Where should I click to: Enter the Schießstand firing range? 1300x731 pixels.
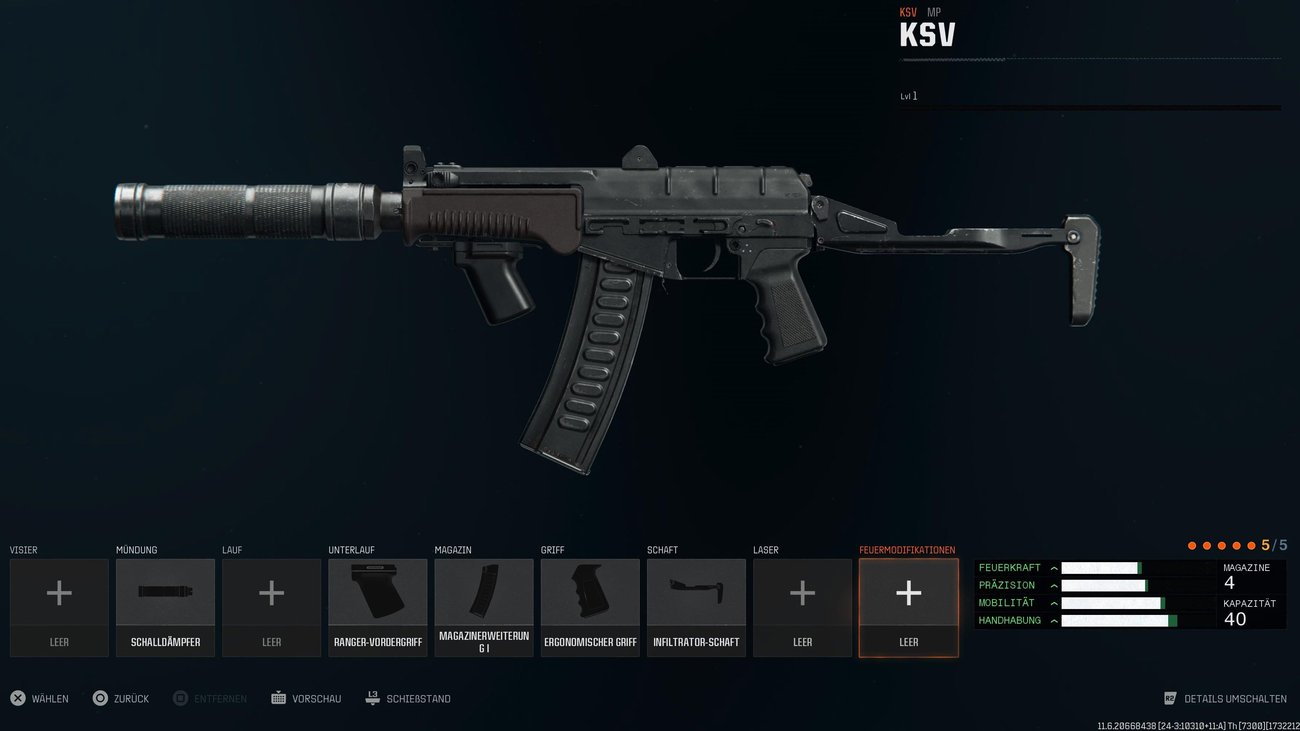tap(408, 699)
